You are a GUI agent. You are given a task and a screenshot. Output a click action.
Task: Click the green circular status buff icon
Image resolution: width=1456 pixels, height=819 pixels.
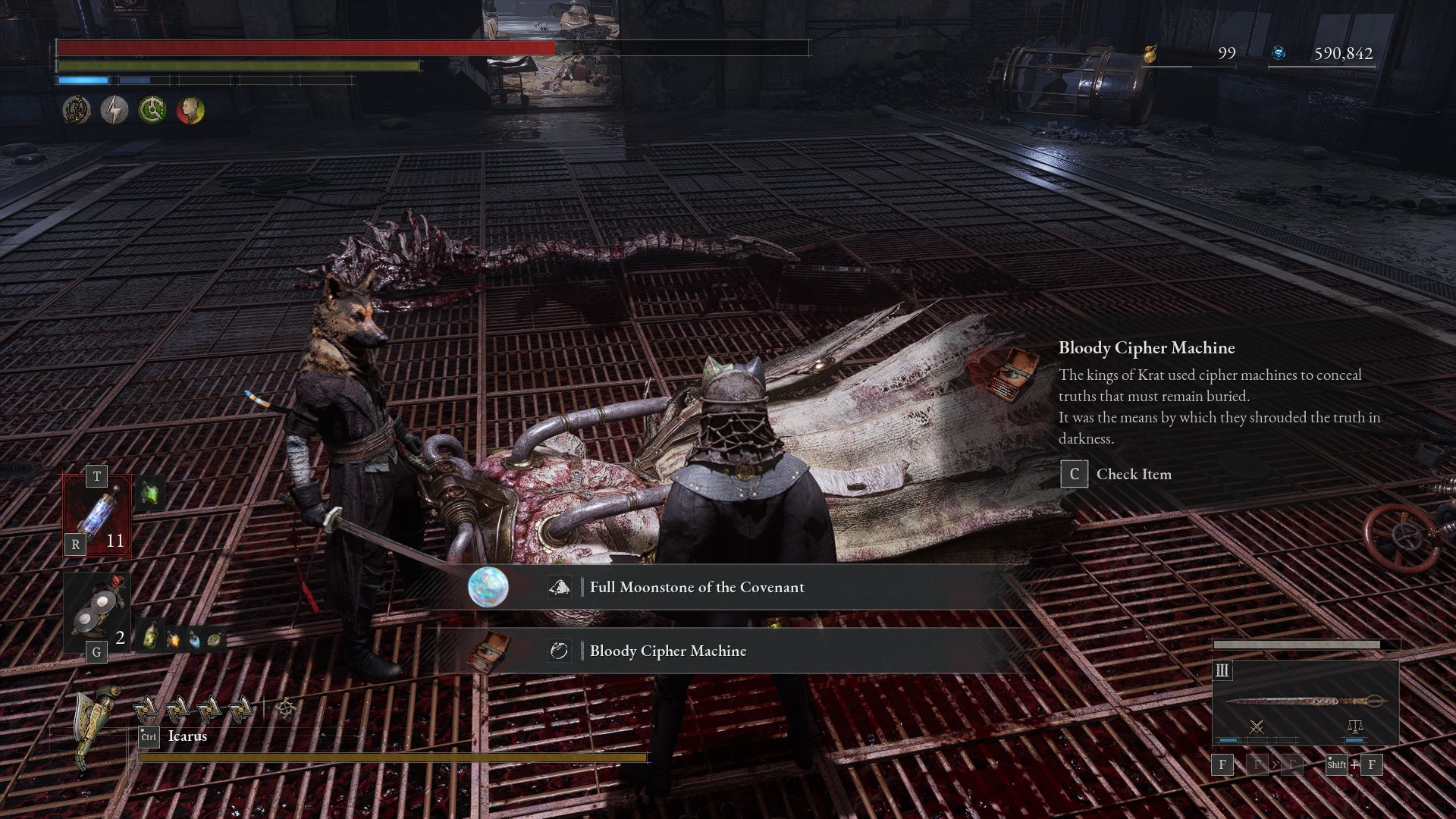pos(152,111)
